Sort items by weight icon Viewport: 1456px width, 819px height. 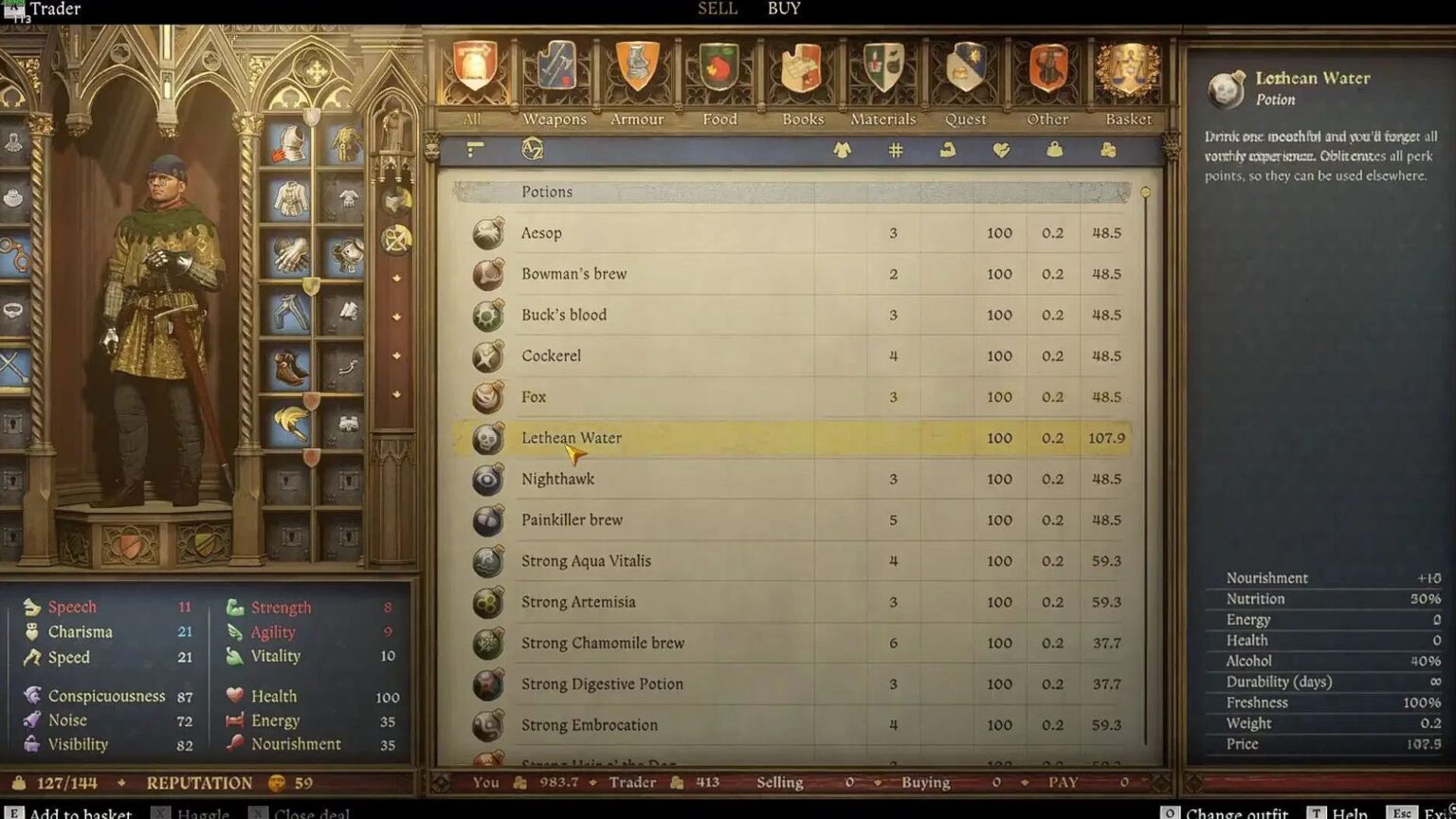tap(1052, 150)
